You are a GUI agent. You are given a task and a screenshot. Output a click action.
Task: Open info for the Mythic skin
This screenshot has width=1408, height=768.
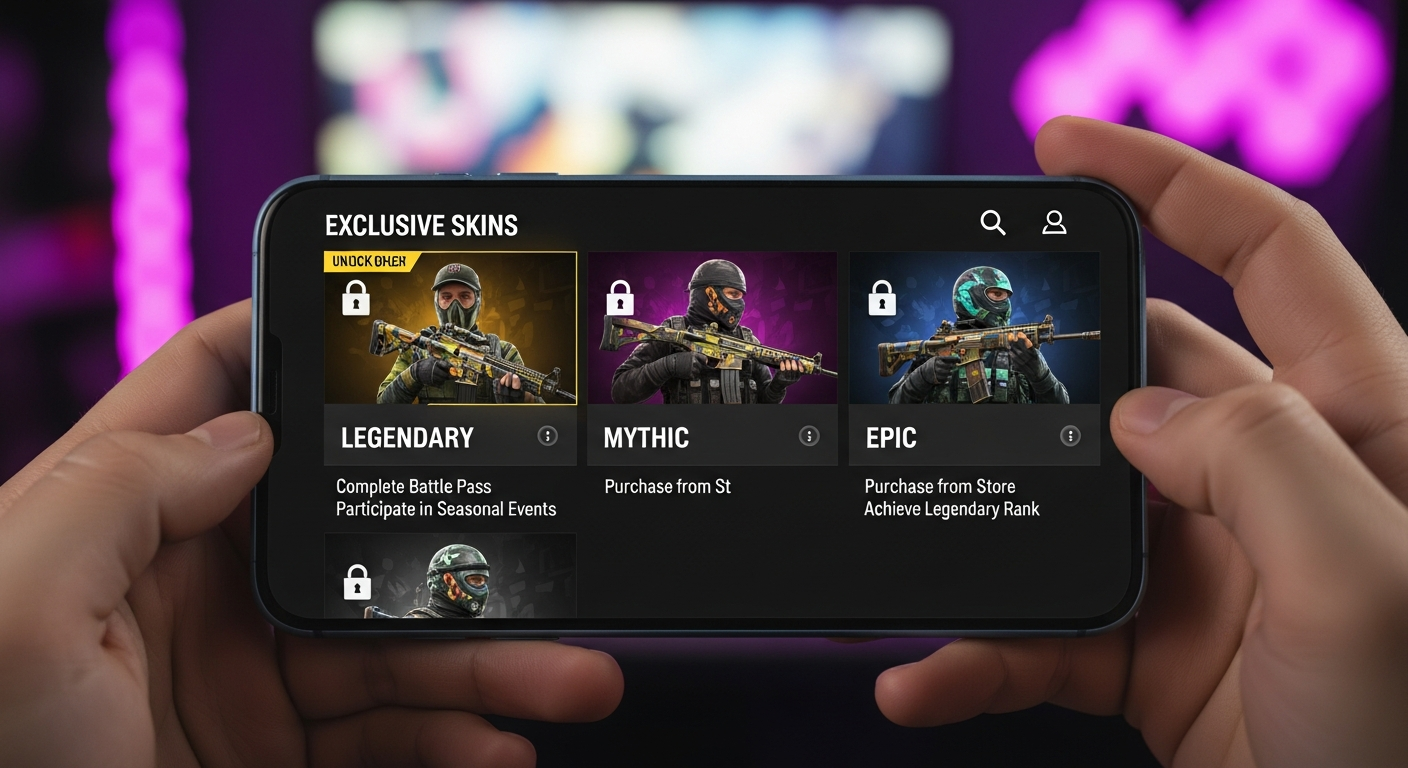tap(808, 436)
